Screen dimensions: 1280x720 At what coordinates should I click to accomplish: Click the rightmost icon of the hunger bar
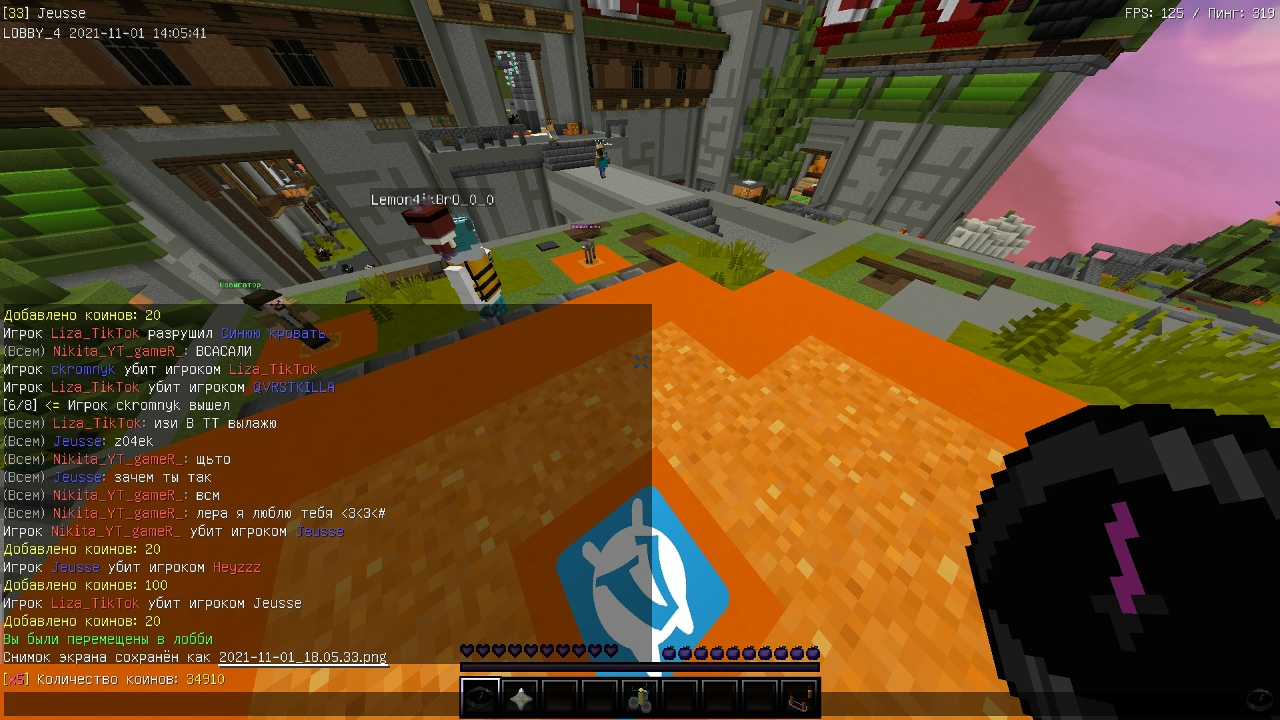pos(813,650)
